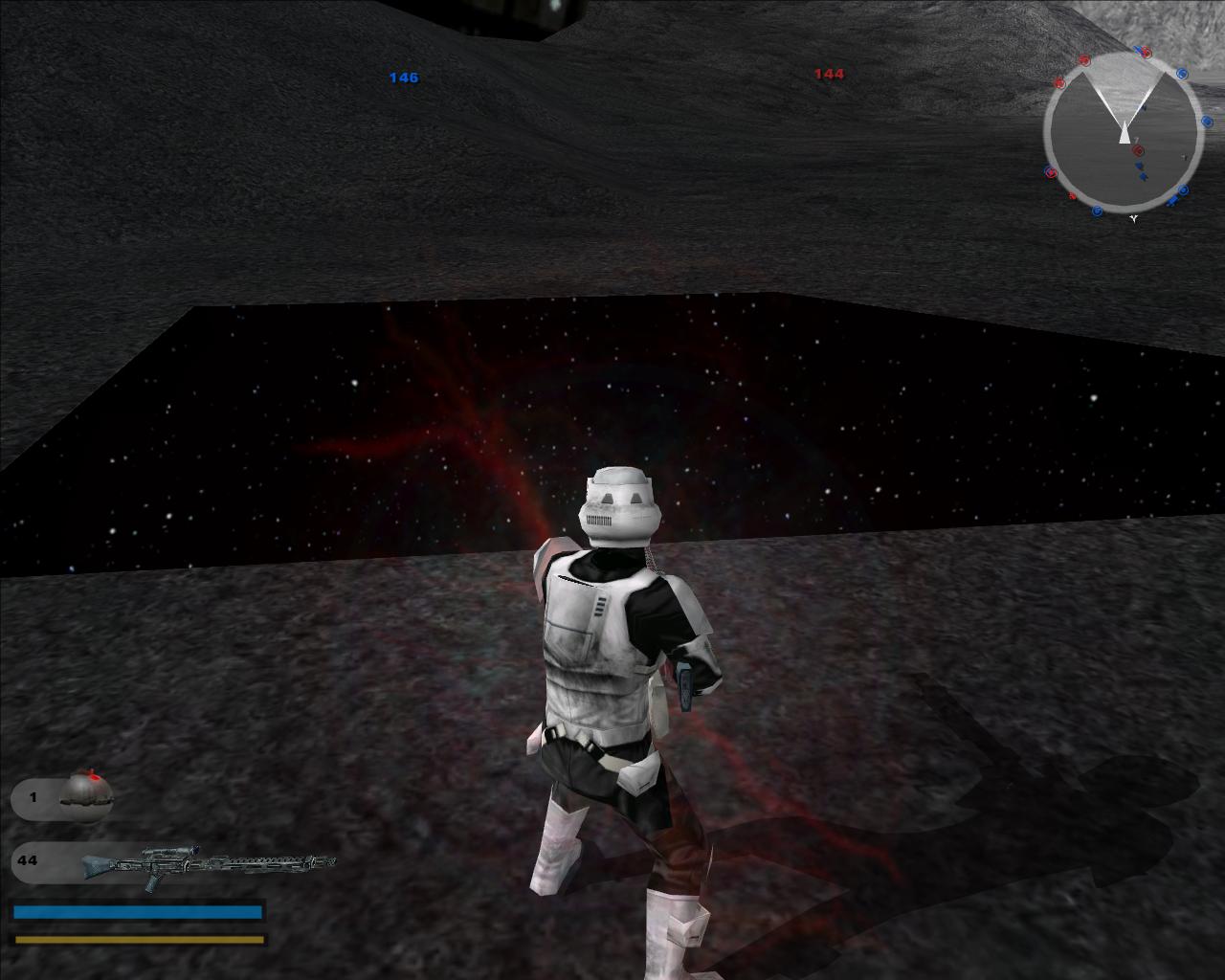Click the circular minimap radar
The height and width of the screenshot is (980, 1225).
click(x=1122, y=132)
